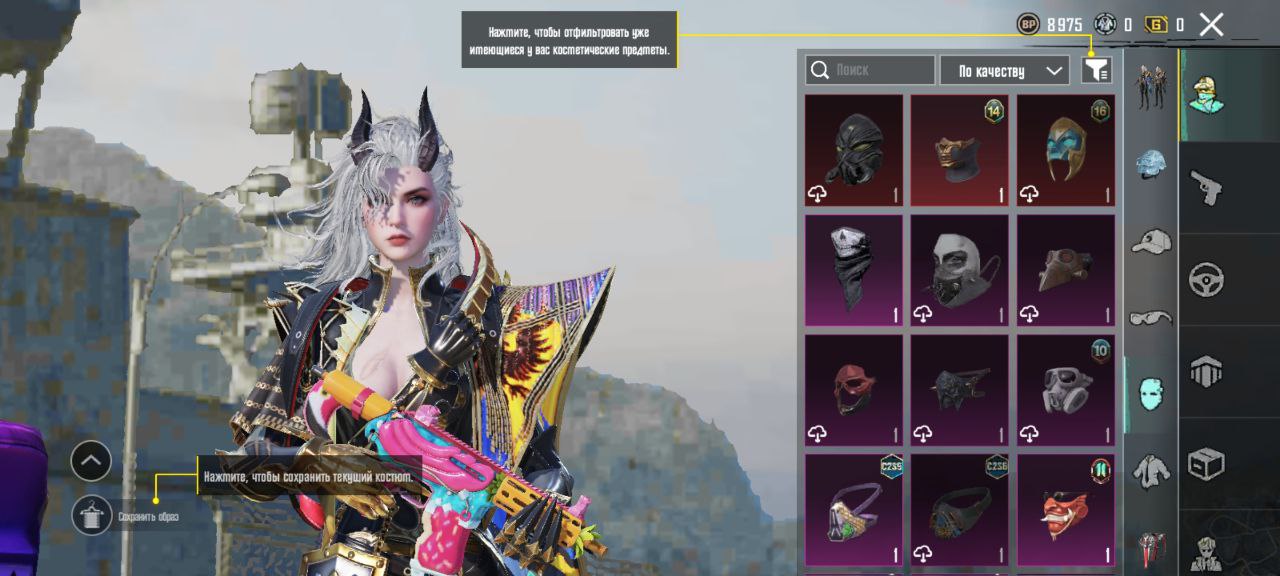Open the helmet category tab
The width and height of the screenshot is (1280, 576).
point(1151,165)
